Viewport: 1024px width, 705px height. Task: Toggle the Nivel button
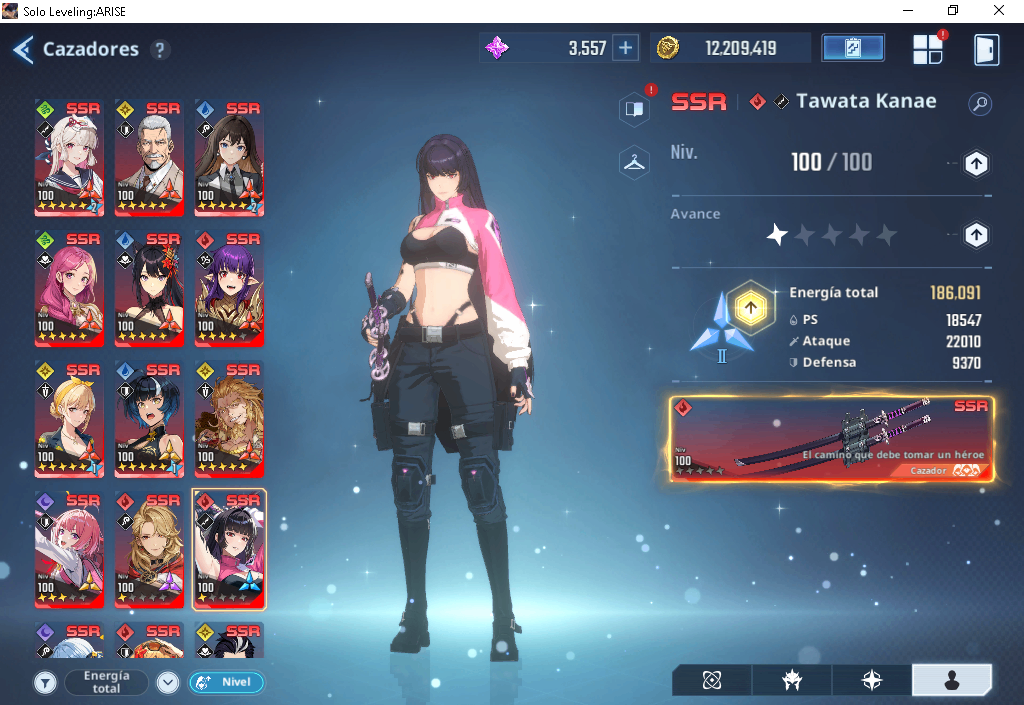point(226,683)
